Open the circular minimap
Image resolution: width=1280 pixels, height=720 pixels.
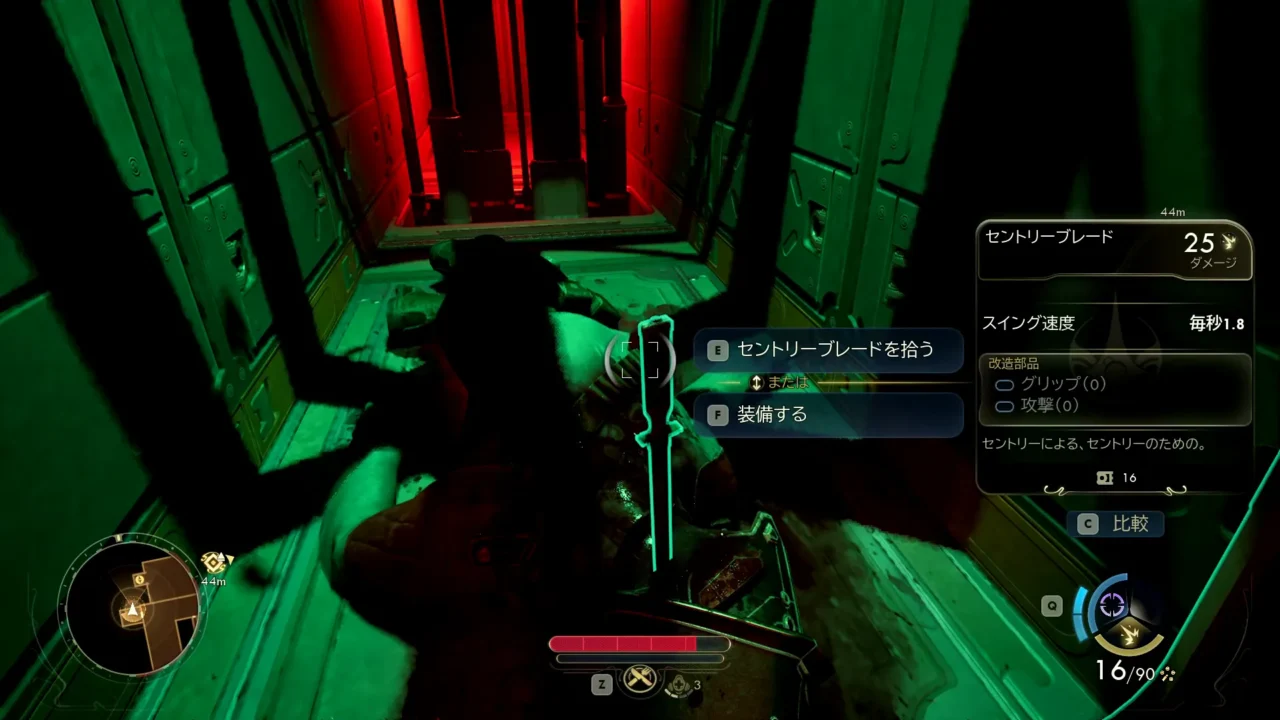click(131, 606)
